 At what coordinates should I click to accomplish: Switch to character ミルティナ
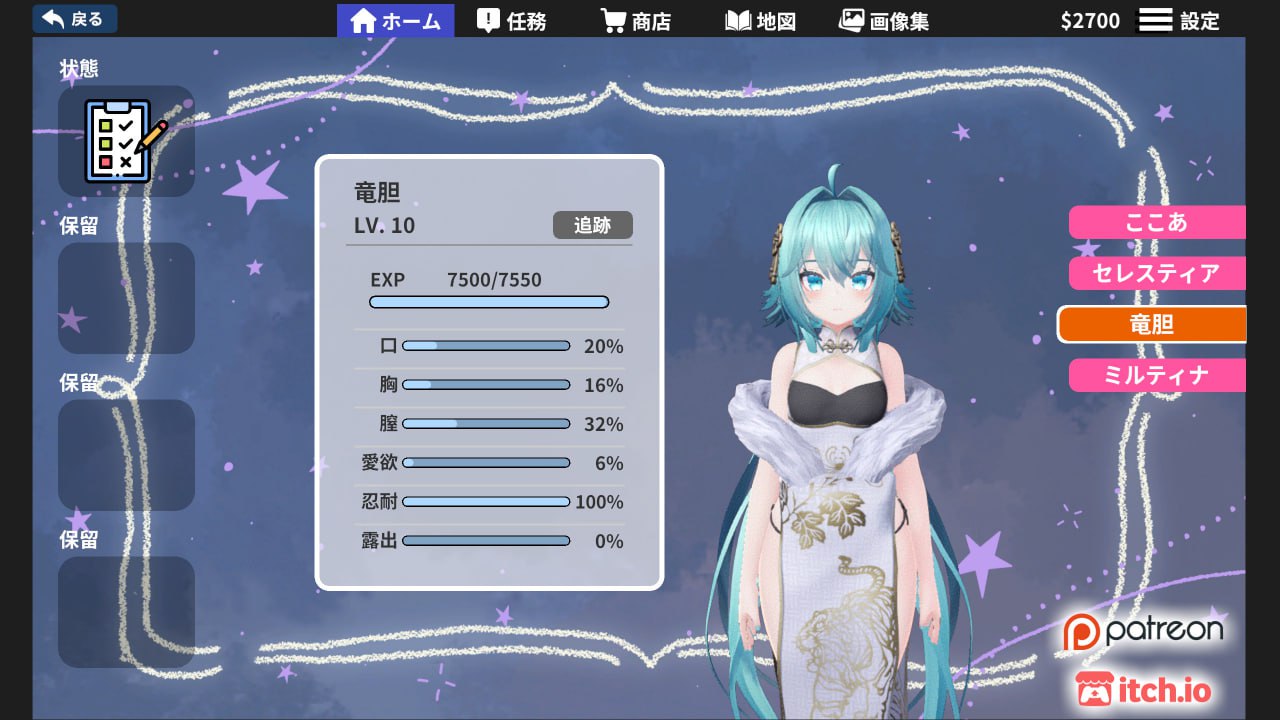pos(1157,375)
